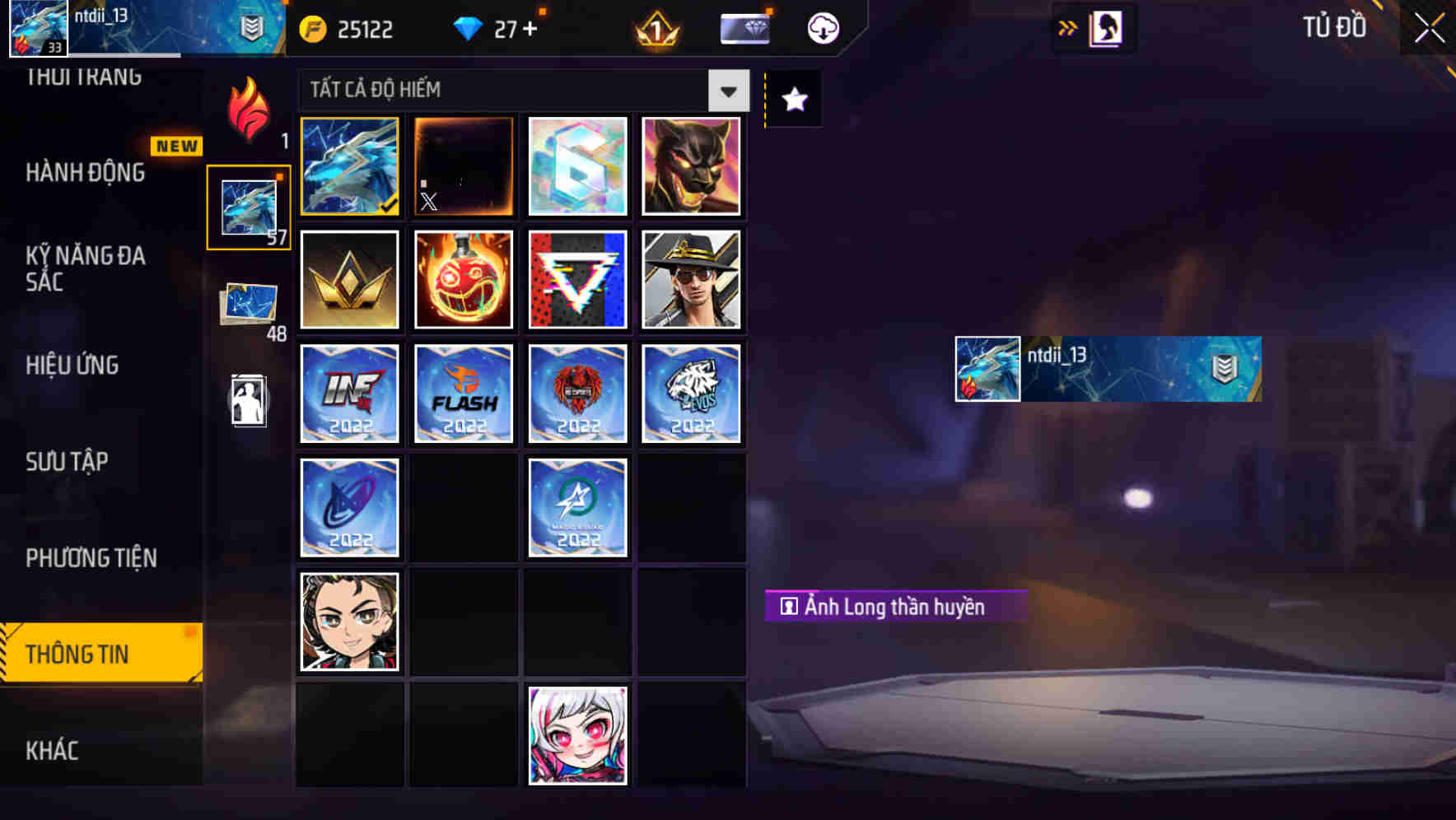Expand the rarity filter using its arrow button
This screenshot has height=820, width=1456.
point(728,91)
